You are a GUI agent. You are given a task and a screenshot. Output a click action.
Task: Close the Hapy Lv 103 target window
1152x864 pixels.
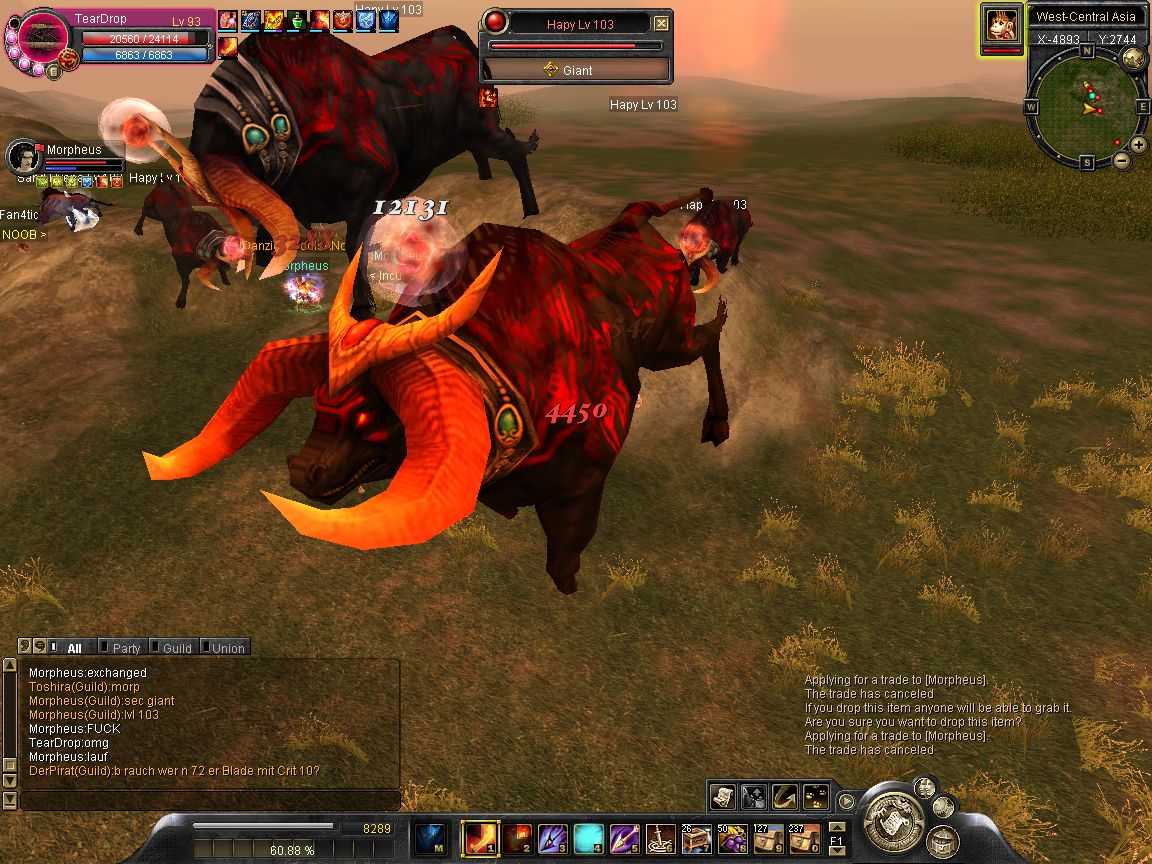point(661,23)
